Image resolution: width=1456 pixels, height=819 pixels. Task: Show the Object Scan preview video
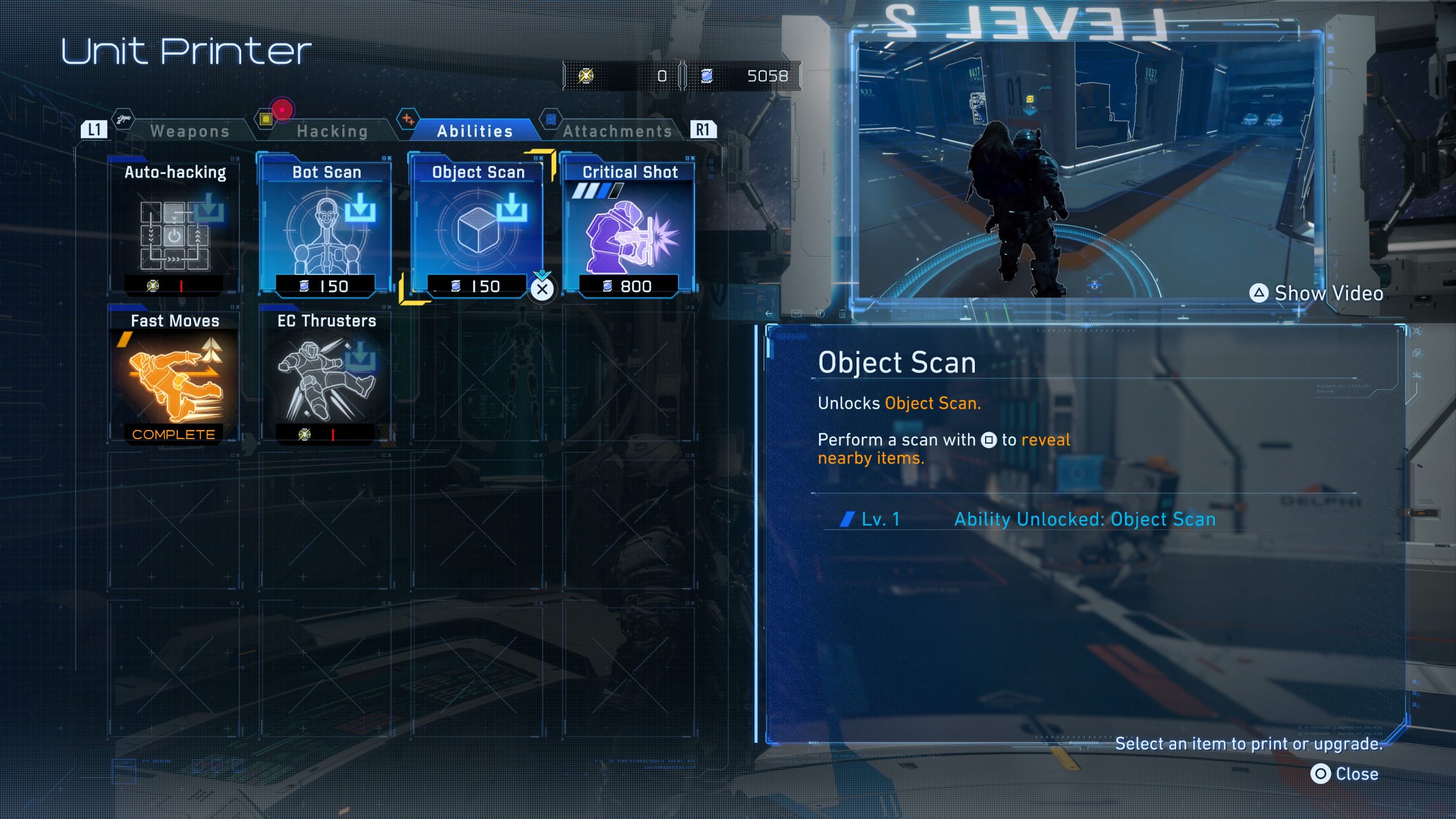tap(1317, 293)
